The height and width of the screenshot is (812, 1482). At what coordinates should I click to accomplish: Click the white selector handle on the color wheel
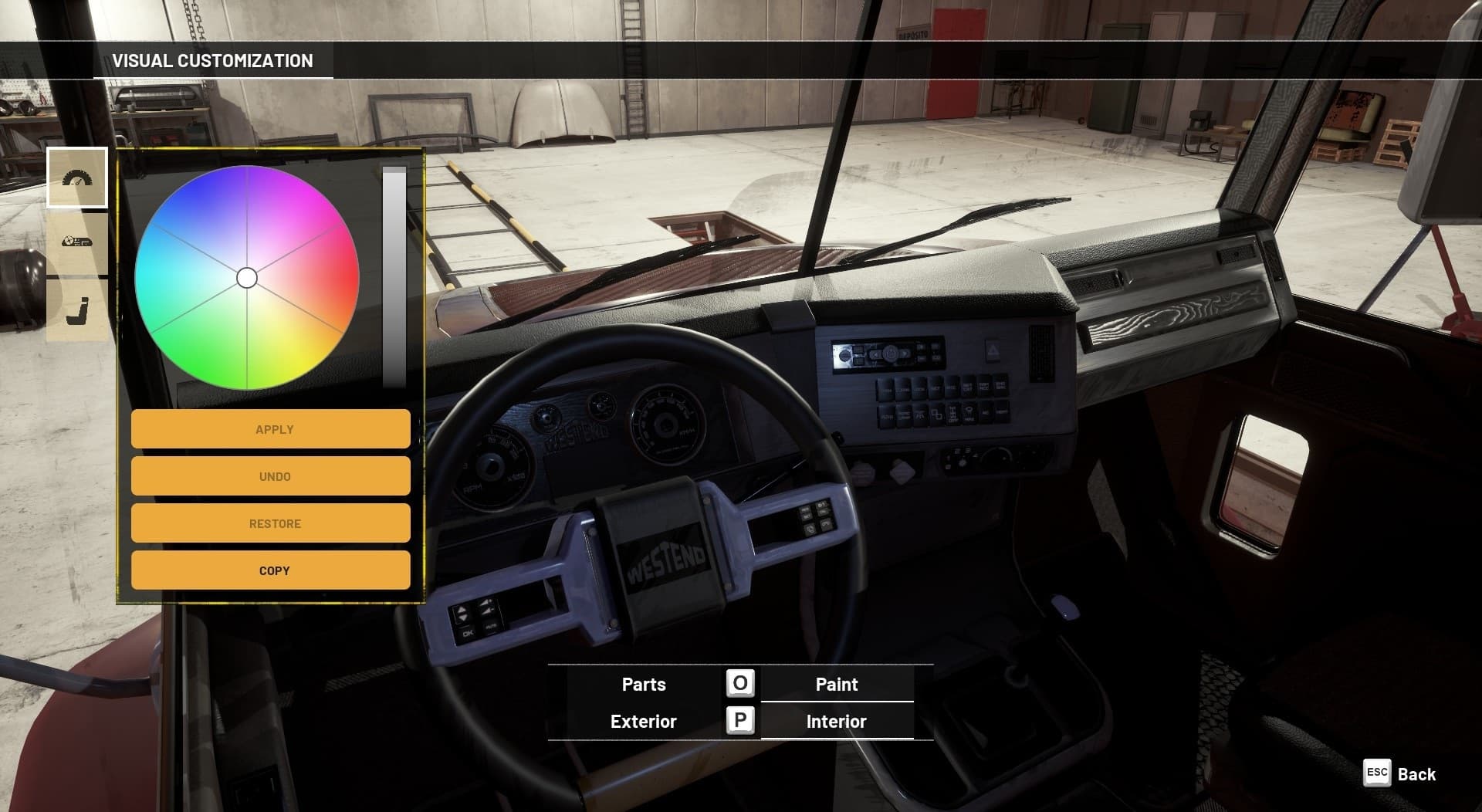(x=248, y=277)
